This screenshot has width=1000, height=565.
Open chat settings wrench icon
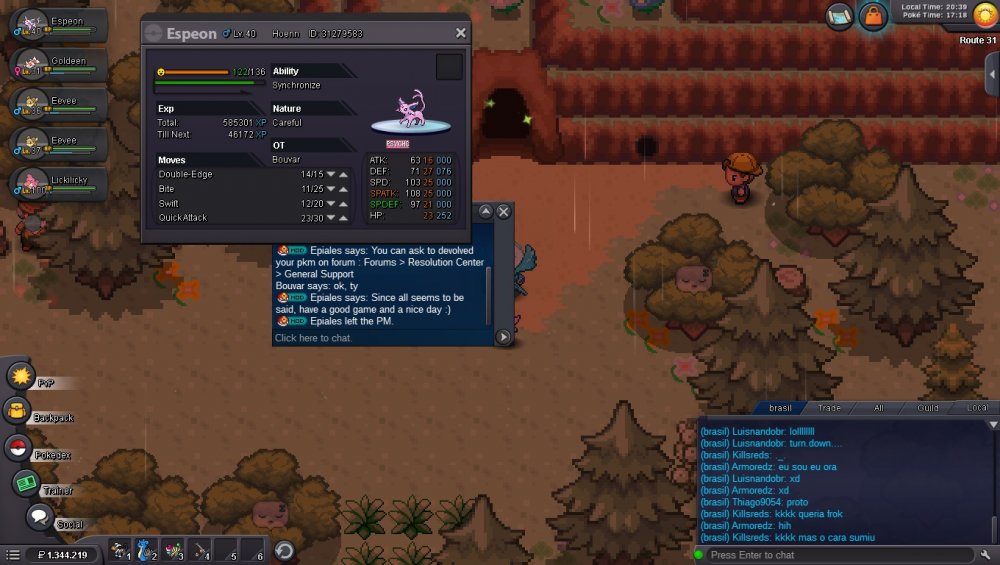[986, 555]
